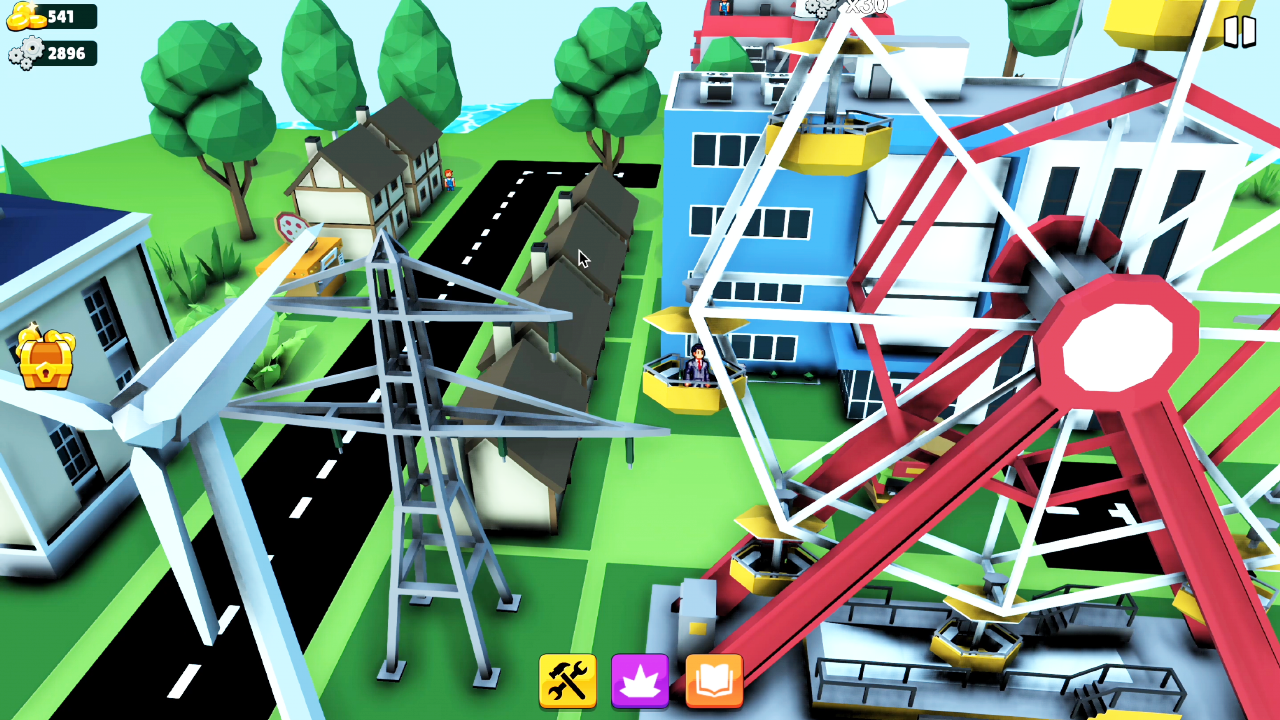Click the coin balance showing 541
Image resolution: width=1280 pixels, height=720 pixels.
pos(58,15)
